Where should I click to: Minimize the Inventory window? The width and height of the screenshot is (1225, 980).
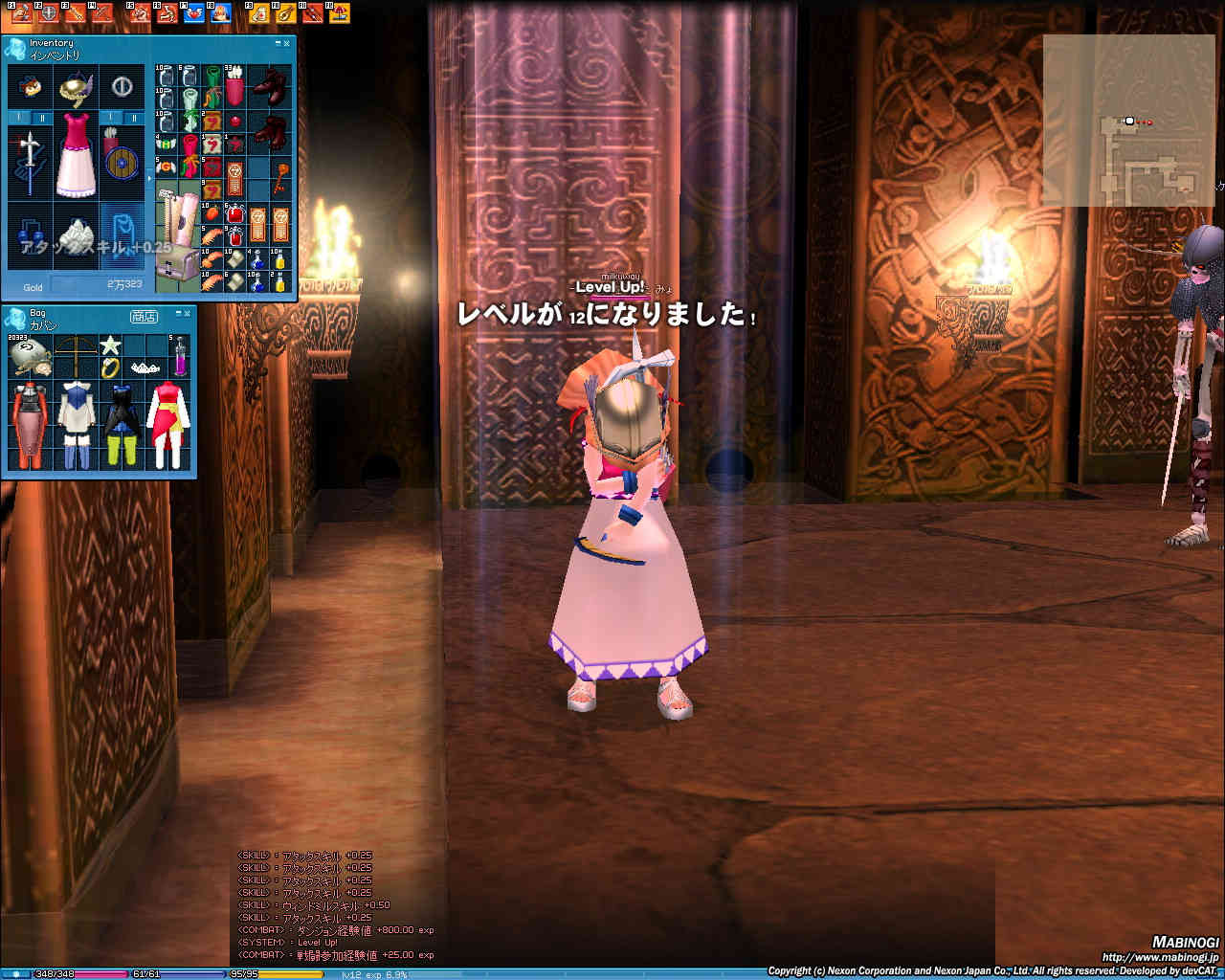[x=278, y=44]
